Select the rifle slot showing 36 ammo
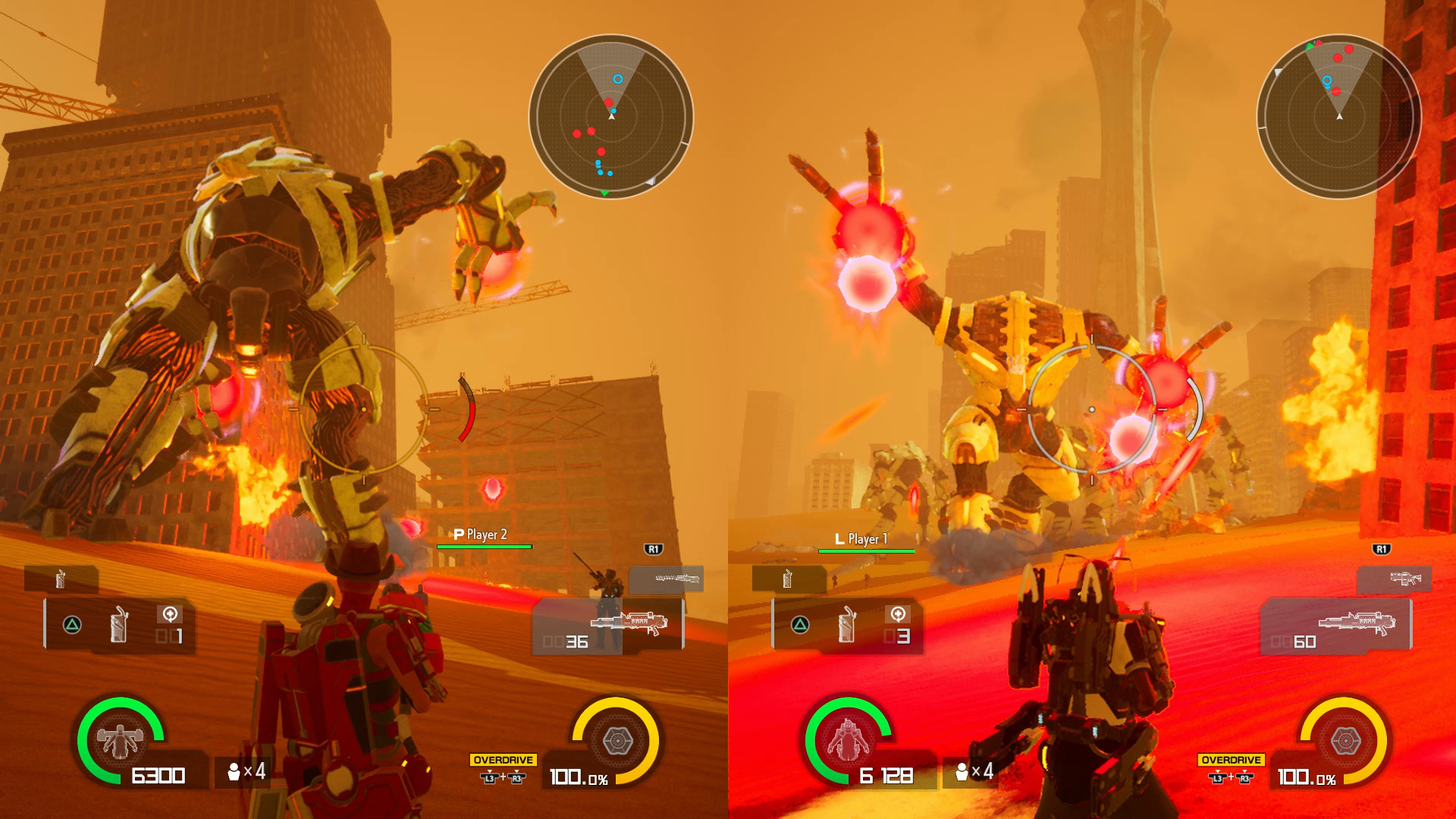This screenshot has width=1456, height=819. point(609,625)
